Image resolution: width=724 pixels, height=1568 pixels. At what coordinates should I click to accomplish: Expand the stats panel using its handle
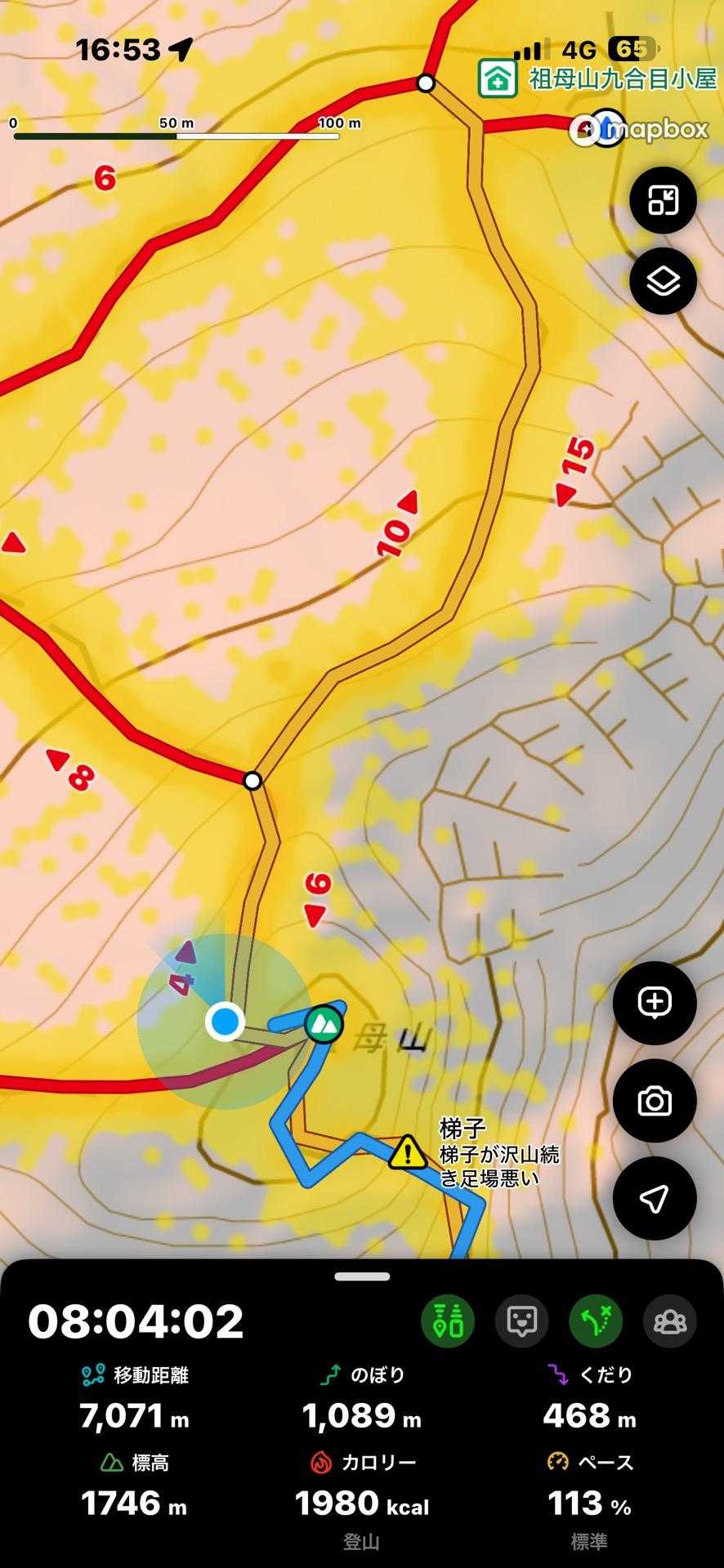click(x=362, y=1276)
